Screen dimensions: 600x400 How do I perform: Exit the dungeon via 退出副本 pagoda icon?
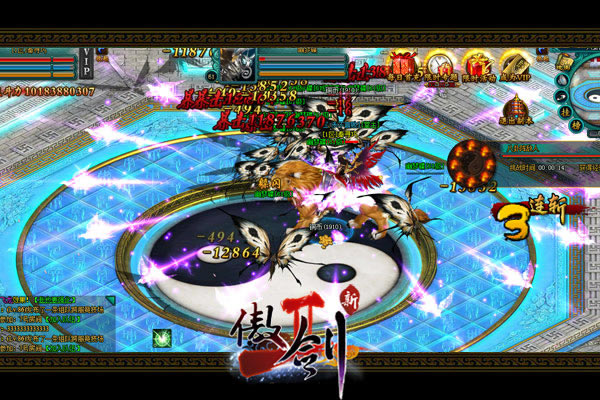(516, 107)
